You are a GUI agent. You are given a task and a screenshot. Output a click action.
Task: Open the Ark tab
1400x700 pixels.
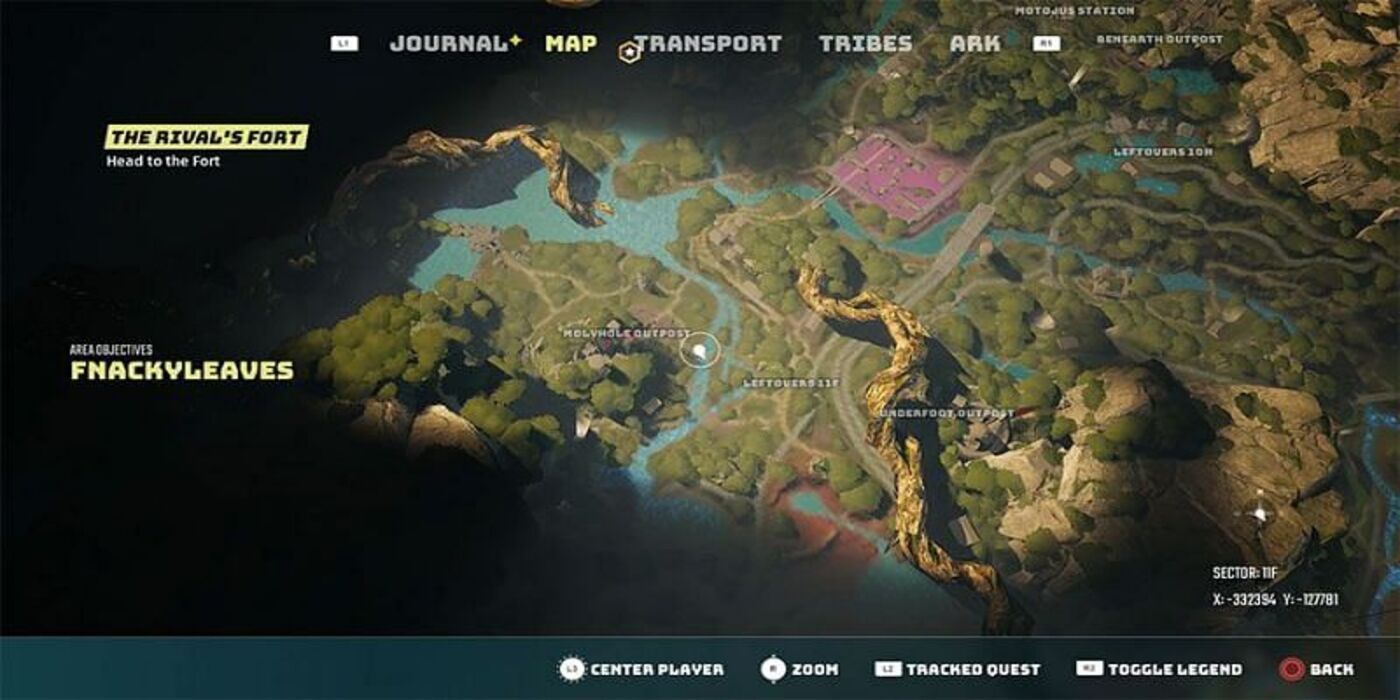coord(974,44)
